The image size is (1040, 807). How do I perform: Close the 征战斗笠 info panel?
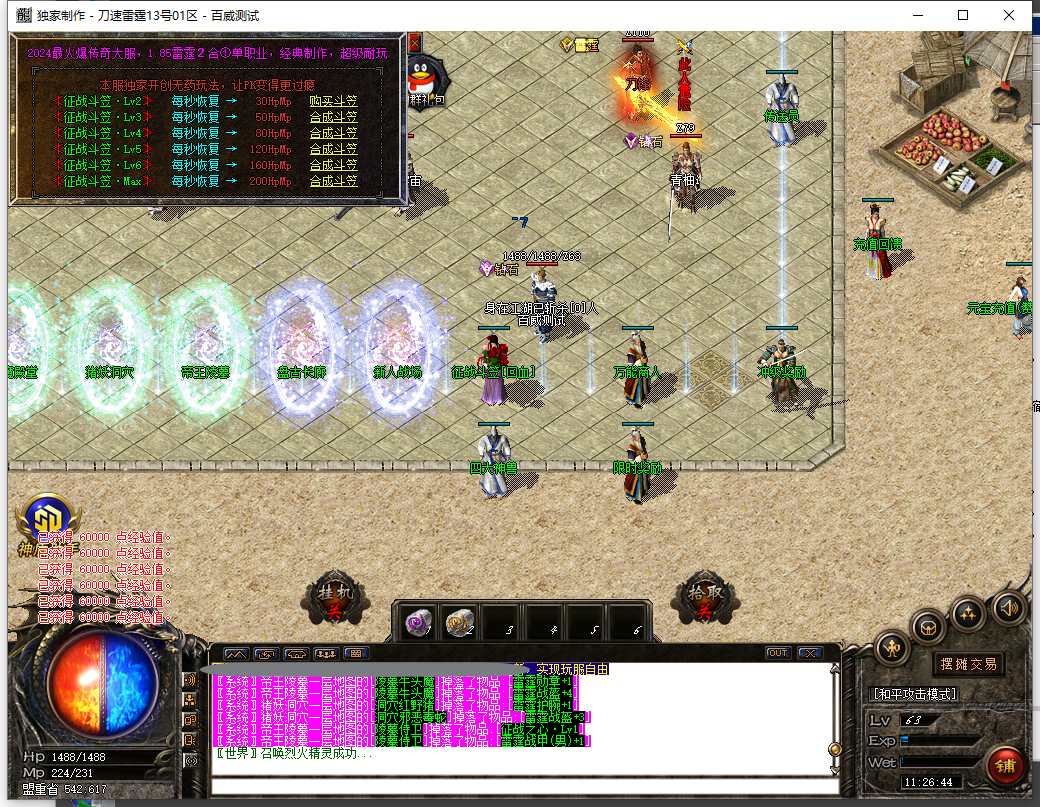[415, 42]
